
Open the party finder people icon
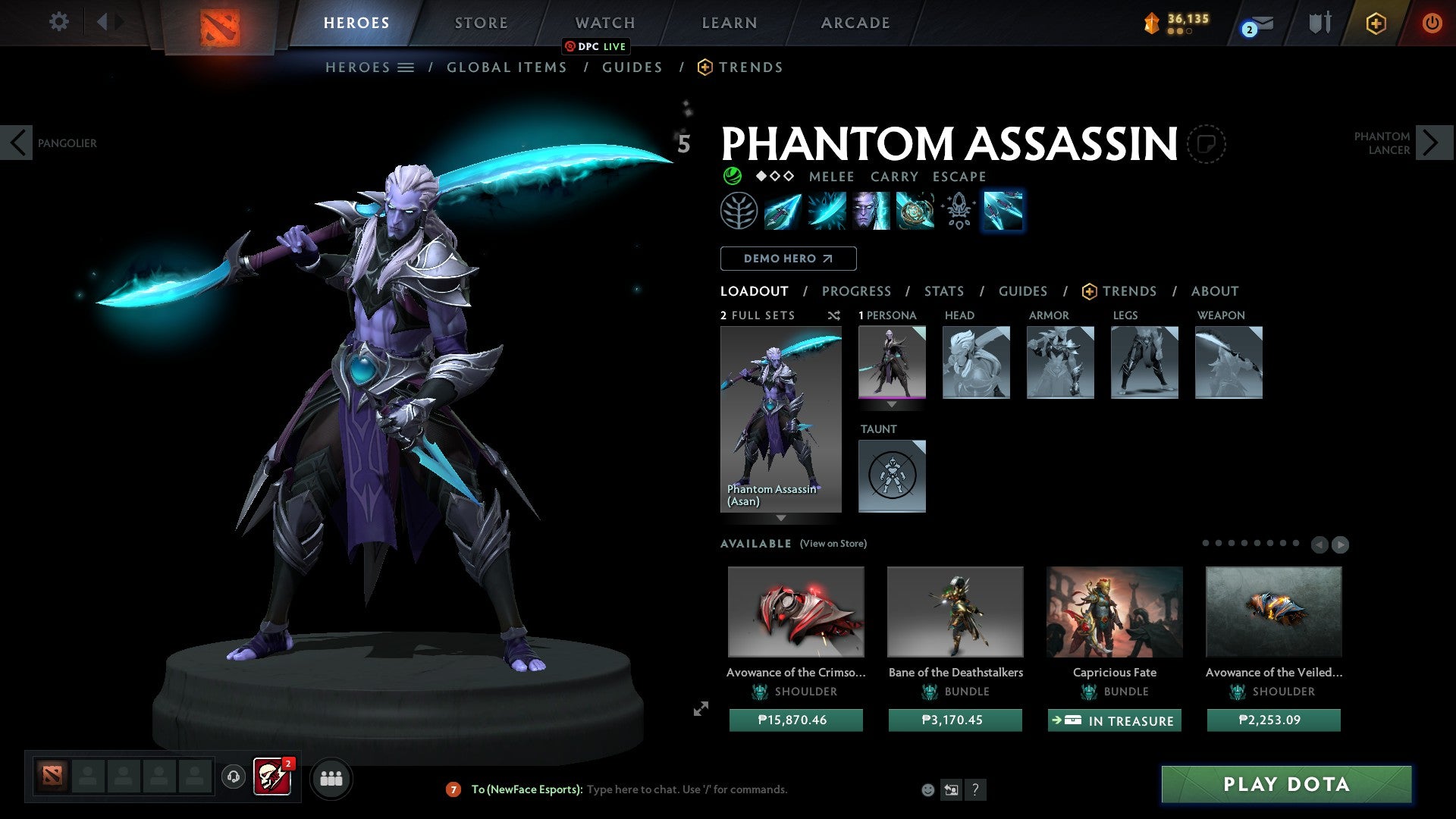[x=331, y=778]
